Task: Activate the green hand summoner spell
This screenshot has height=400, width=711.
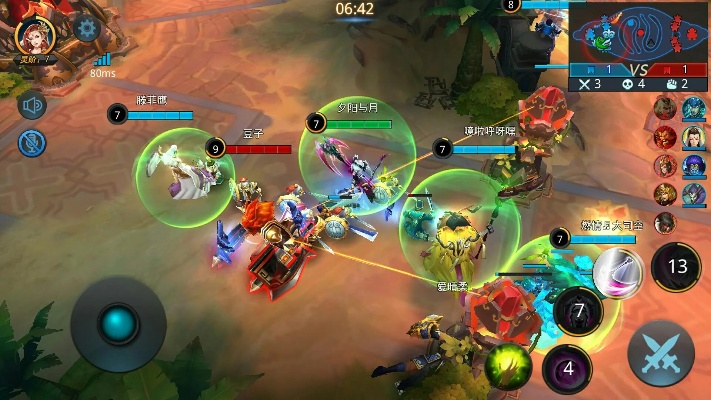Action: pos(507,366)
